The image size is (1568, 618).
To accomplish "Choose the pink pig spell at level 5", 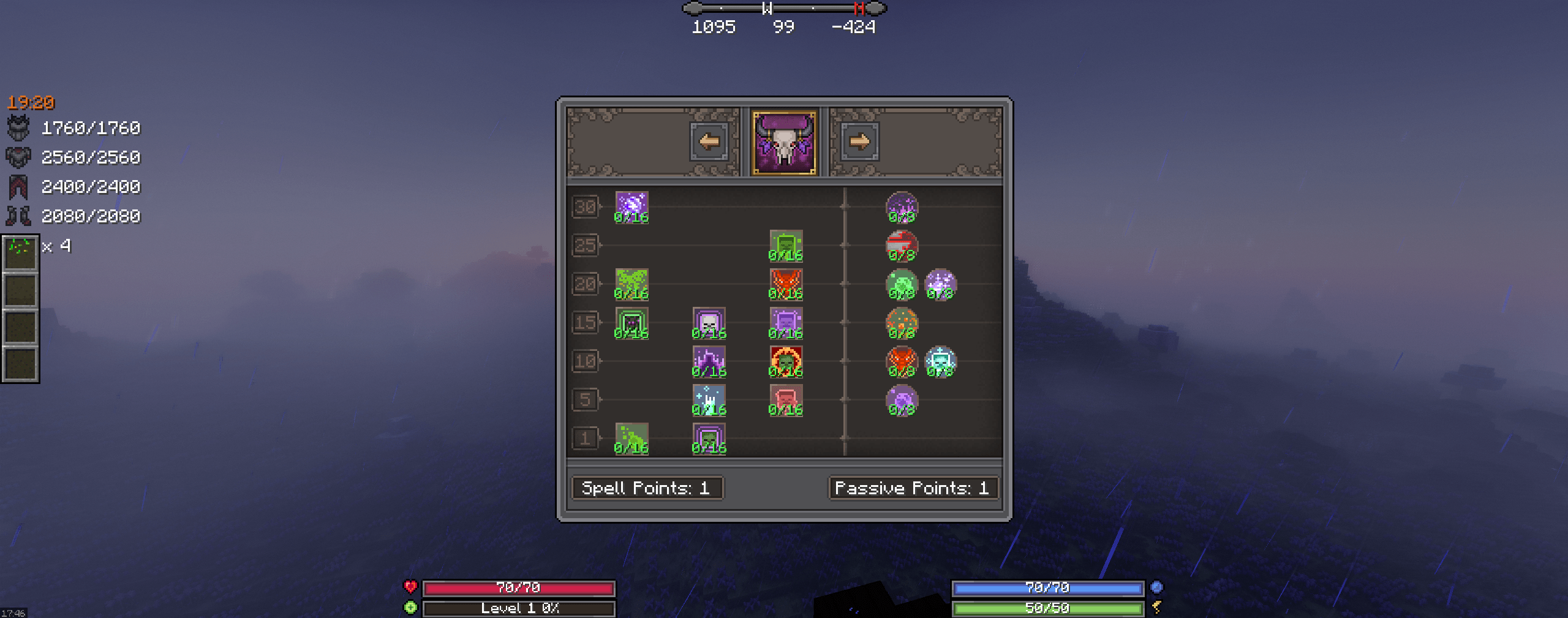I will 787,400.
